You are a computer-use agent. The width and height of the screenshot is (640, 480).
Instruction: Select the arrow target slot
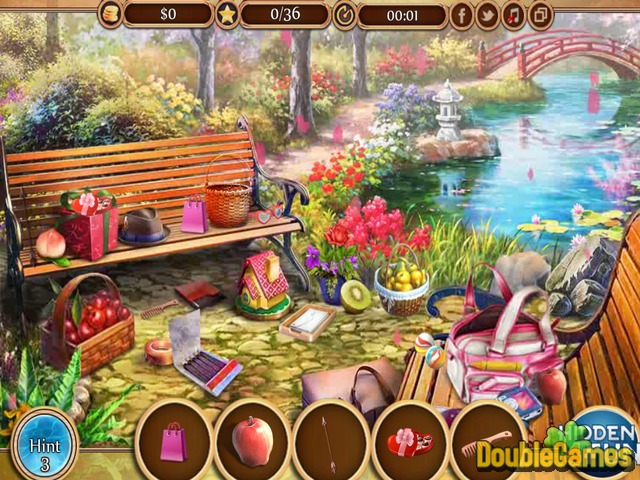tap(331, 441)
